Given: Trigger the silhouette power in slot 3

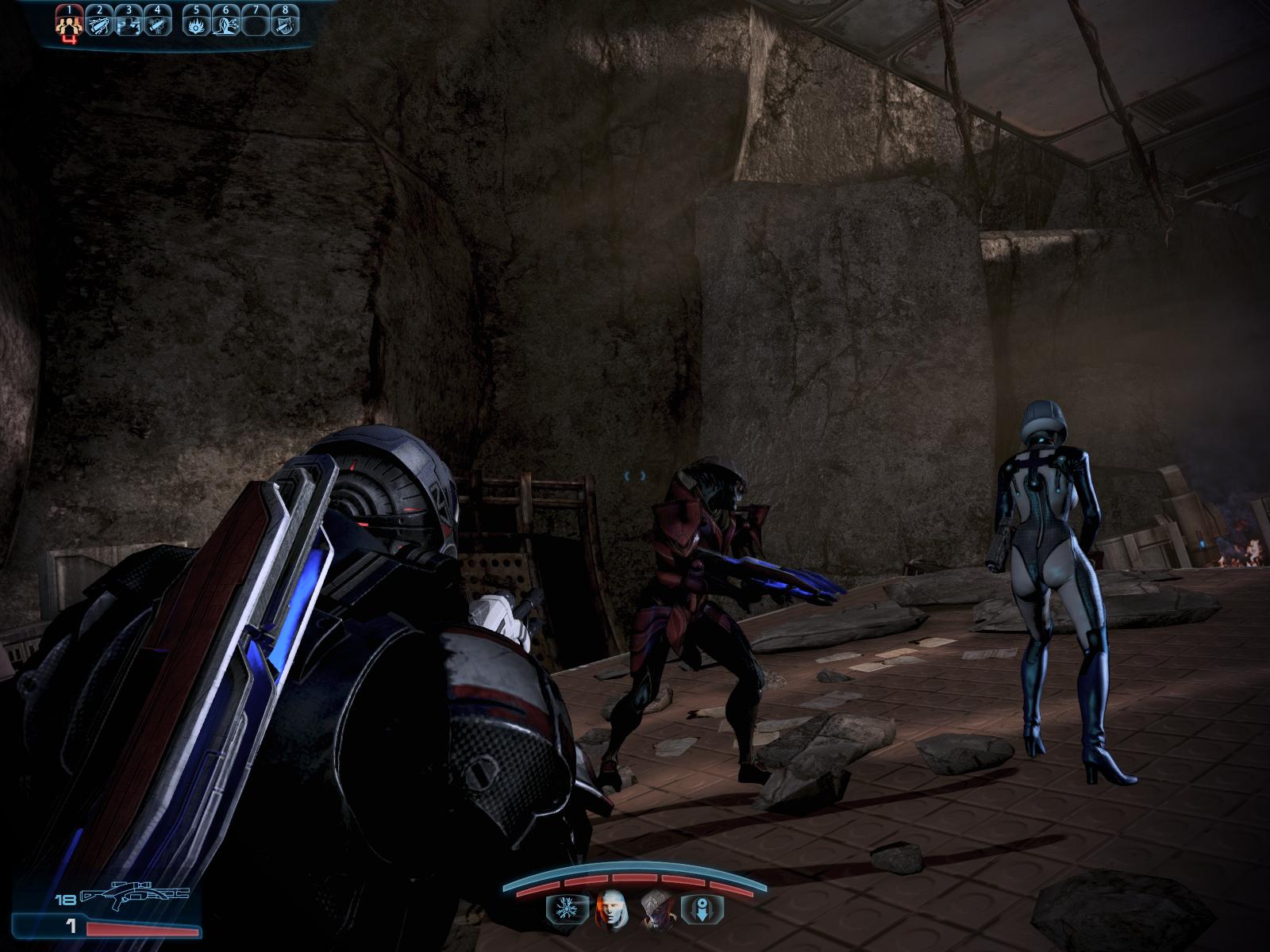Looking at the screenshot, I should tap(129, 25).
